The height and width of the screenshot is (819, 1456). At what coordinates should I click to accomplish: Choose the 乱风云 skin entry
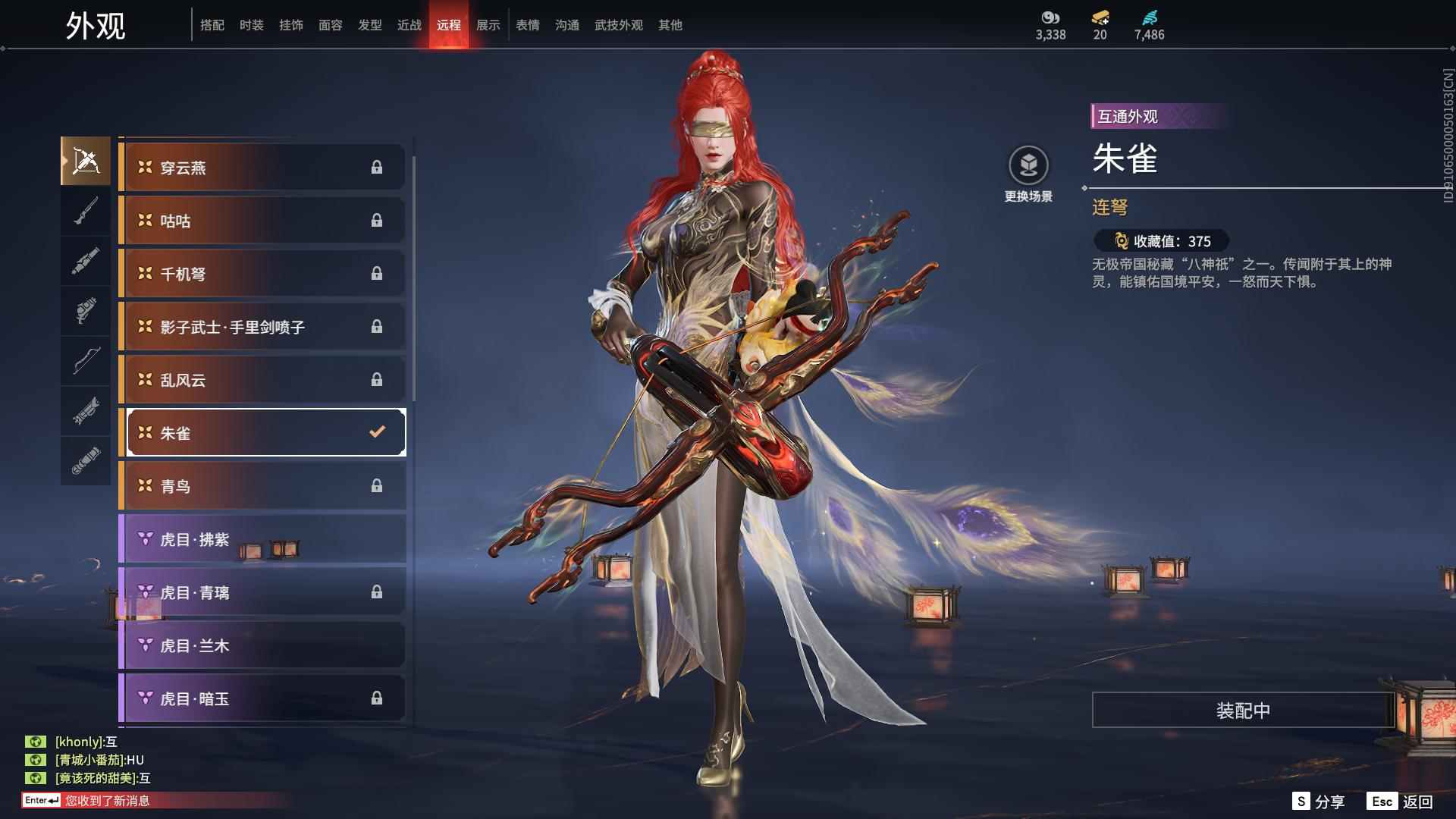(262, 380)
